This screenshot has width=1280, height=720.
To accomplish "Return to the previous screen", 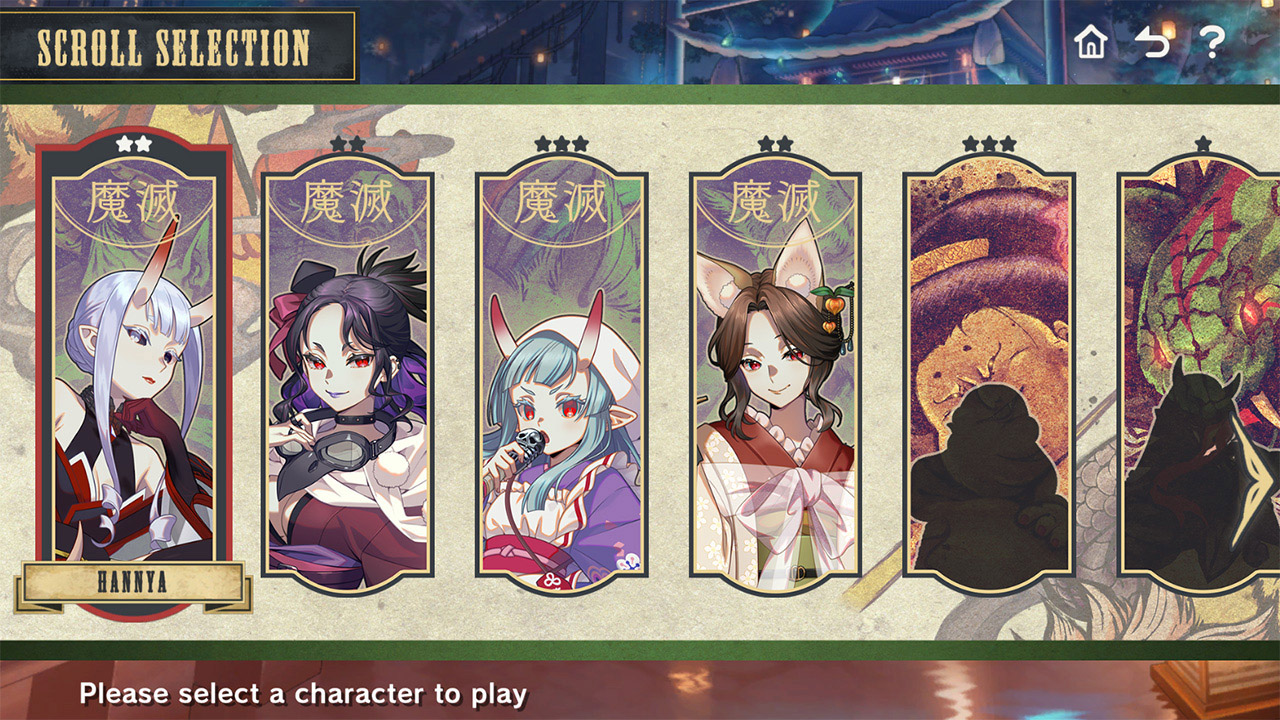I will click(x=1152, y=42).
